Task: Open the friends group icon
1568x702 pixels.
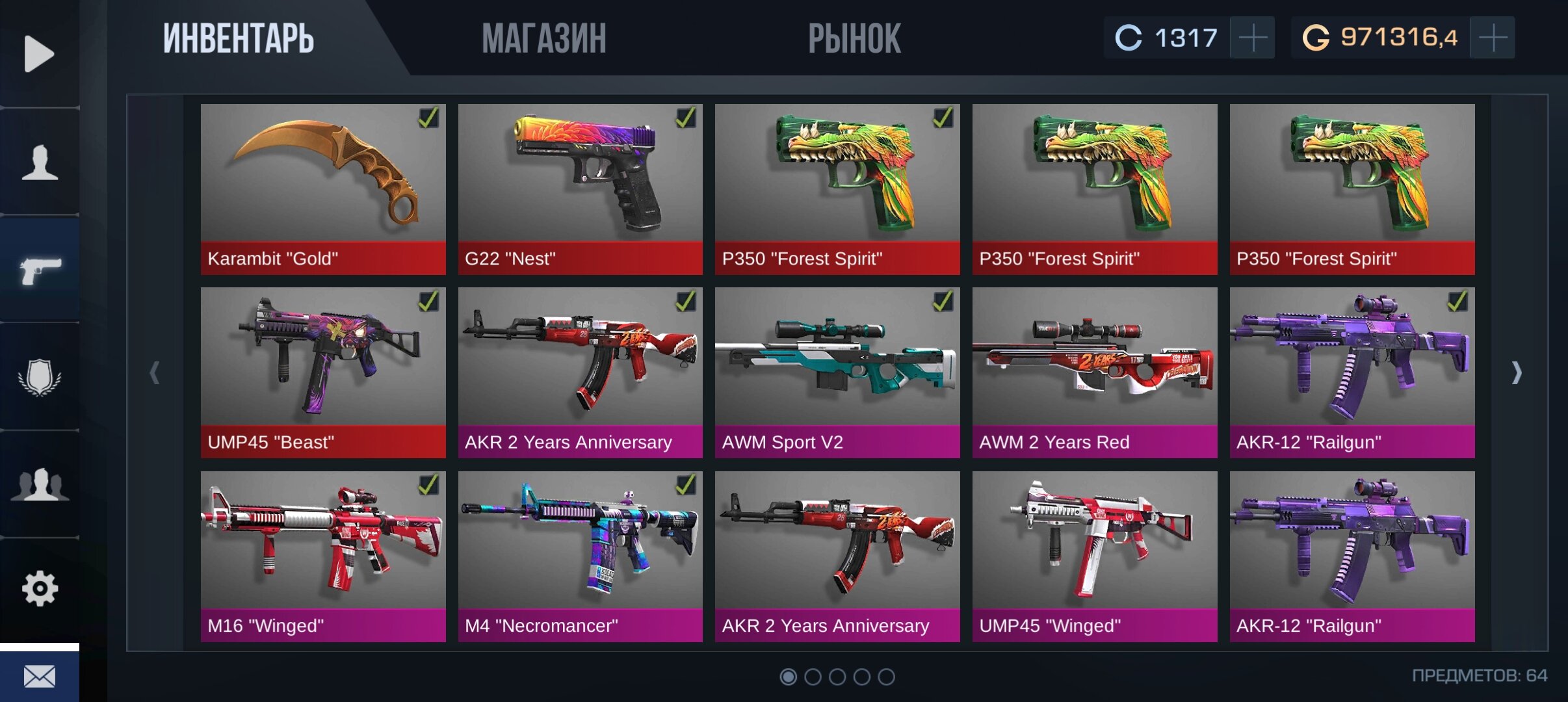Action: tap(40, 484)
